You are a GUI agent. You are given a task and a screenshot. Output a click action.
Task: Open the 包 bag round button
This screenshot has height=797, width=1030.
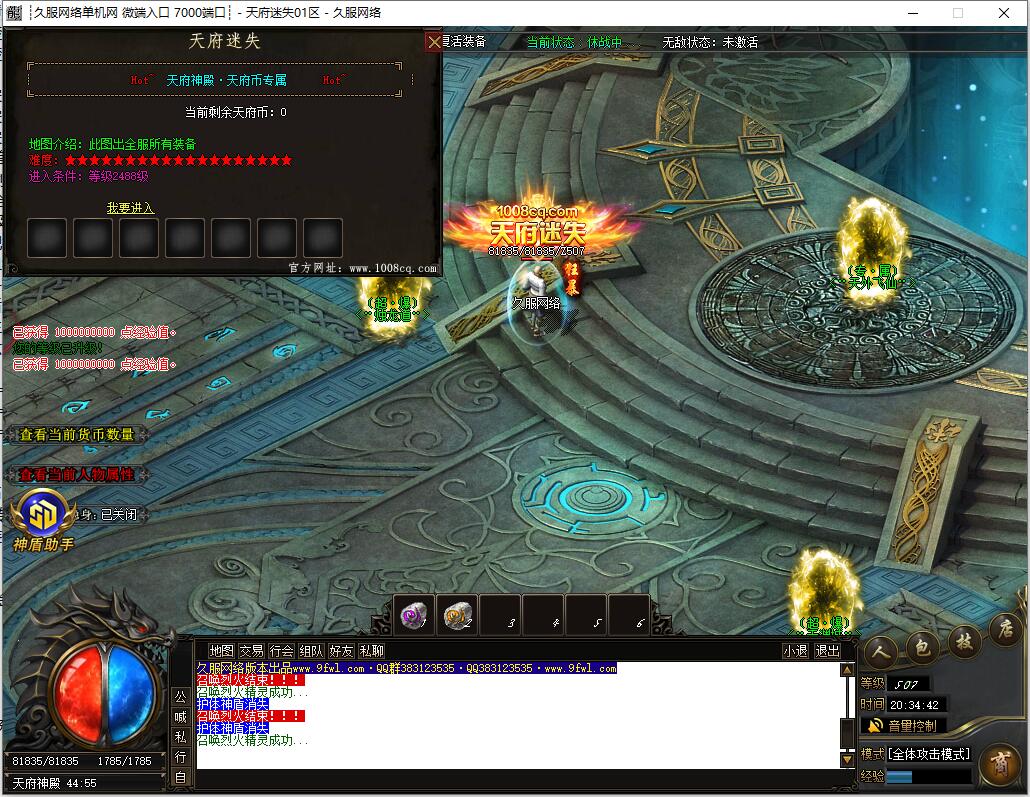[922, 647]
